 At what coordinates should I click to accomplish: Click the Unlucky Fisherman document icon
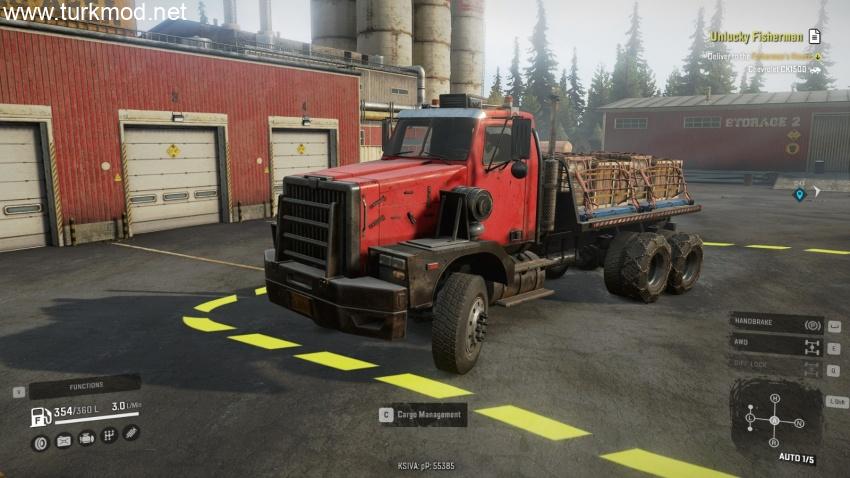coord(815,36)
